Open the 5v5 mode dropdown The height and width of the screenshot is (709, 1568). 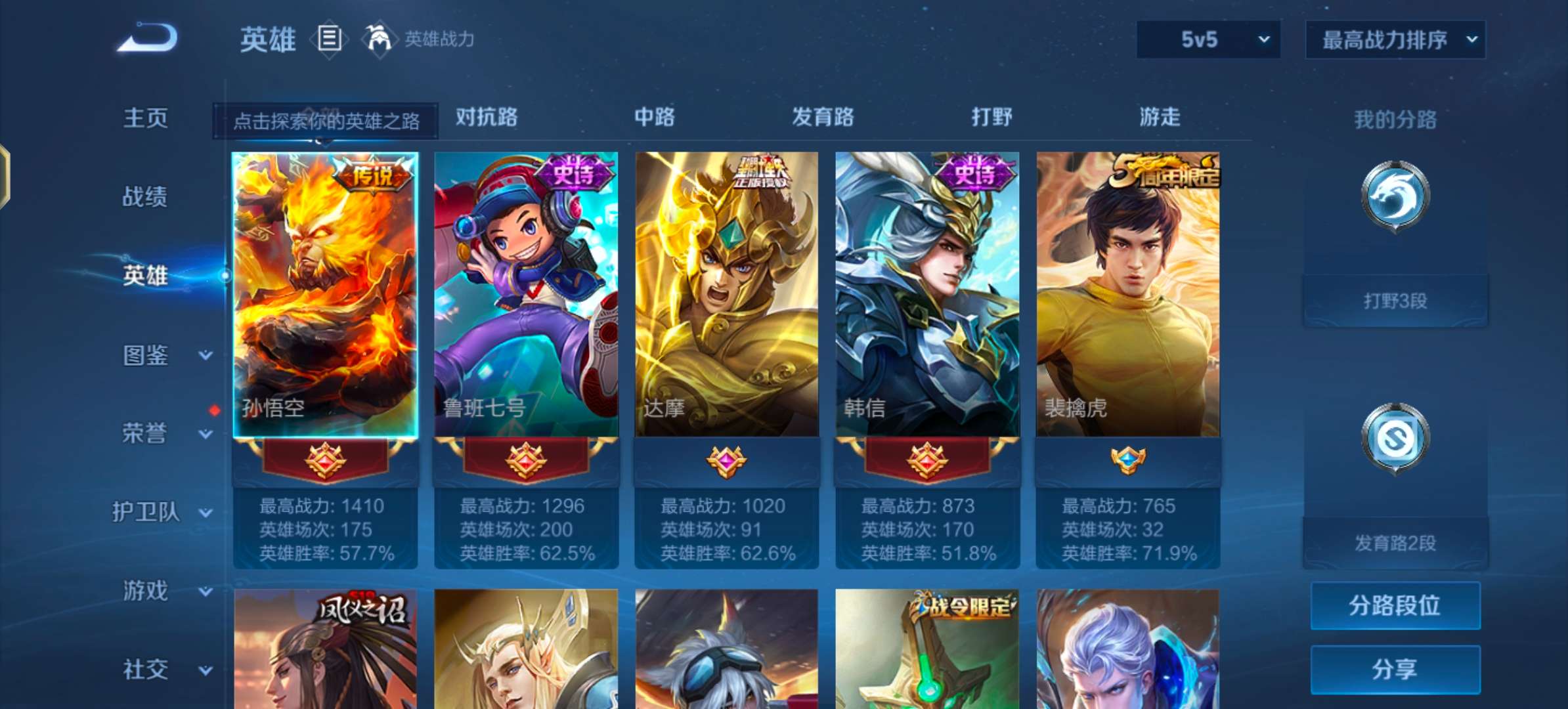coord(1207,39)
